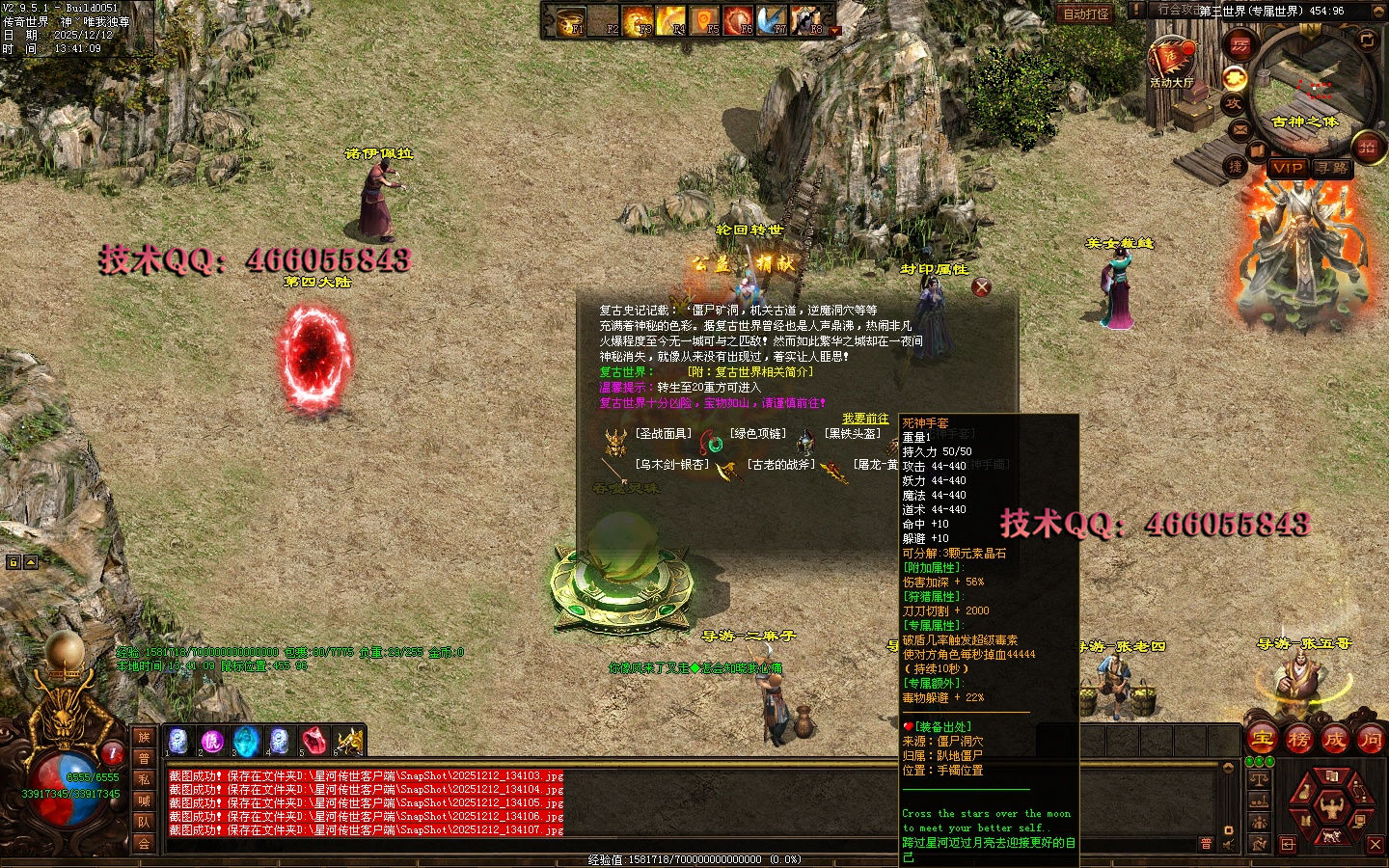The height and width of the screenshot is (868, 1389).
Task: Open the VIP panel
Action: [x=1287, y=168]
